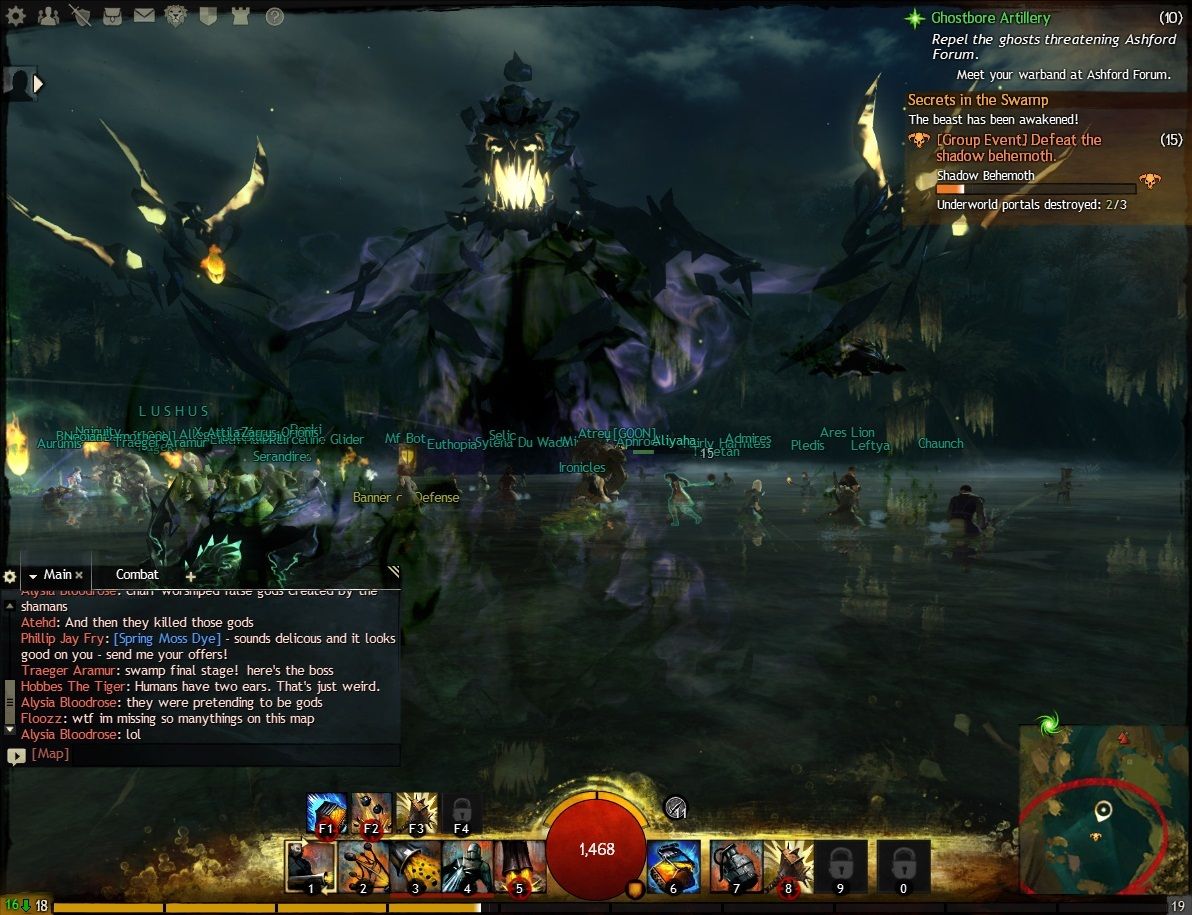Open help with the question mark icon
This screenshot has height=915, width=1192.
(274, 16)
